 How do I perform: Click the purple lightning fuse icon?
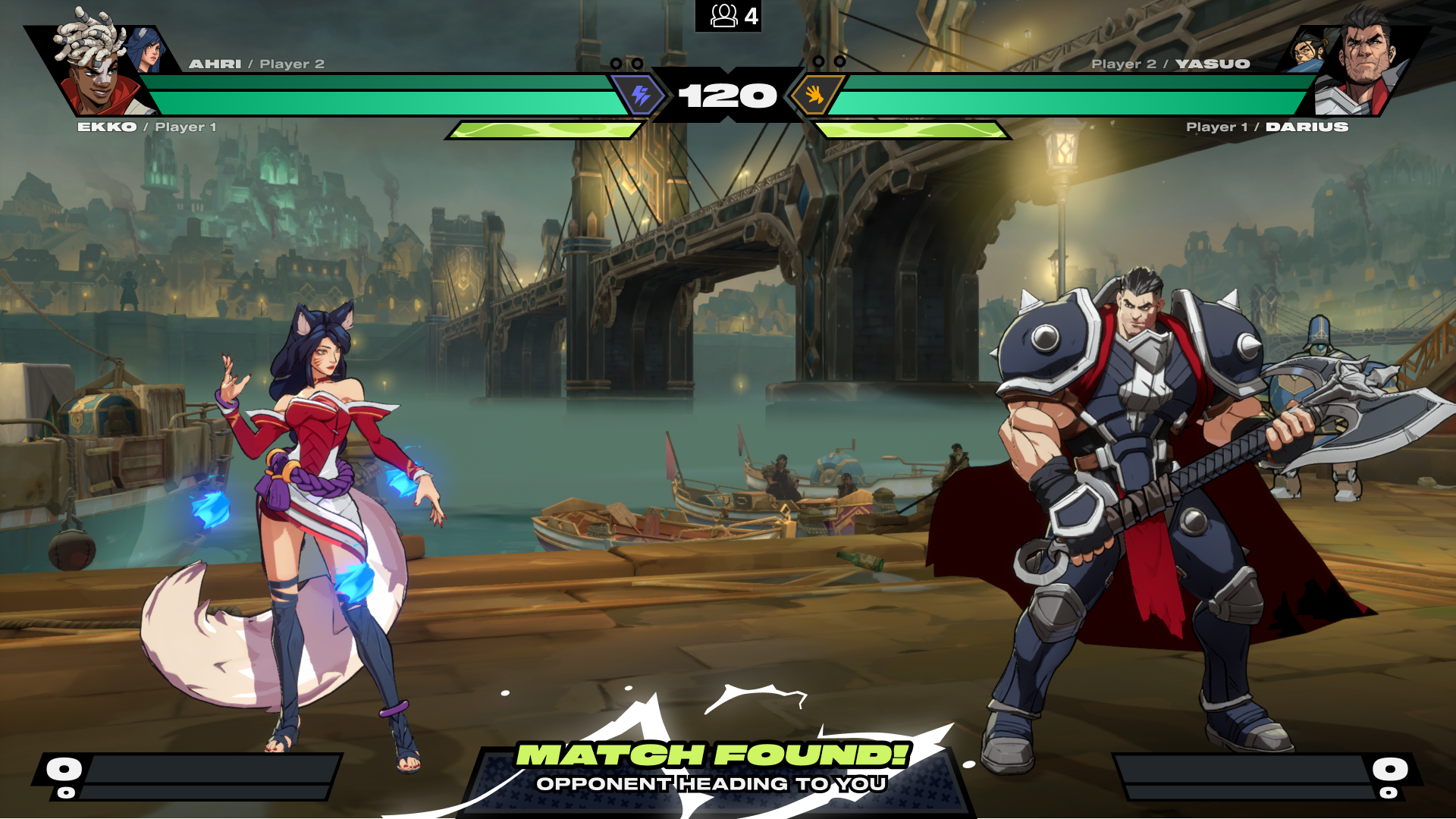point(641,96)
